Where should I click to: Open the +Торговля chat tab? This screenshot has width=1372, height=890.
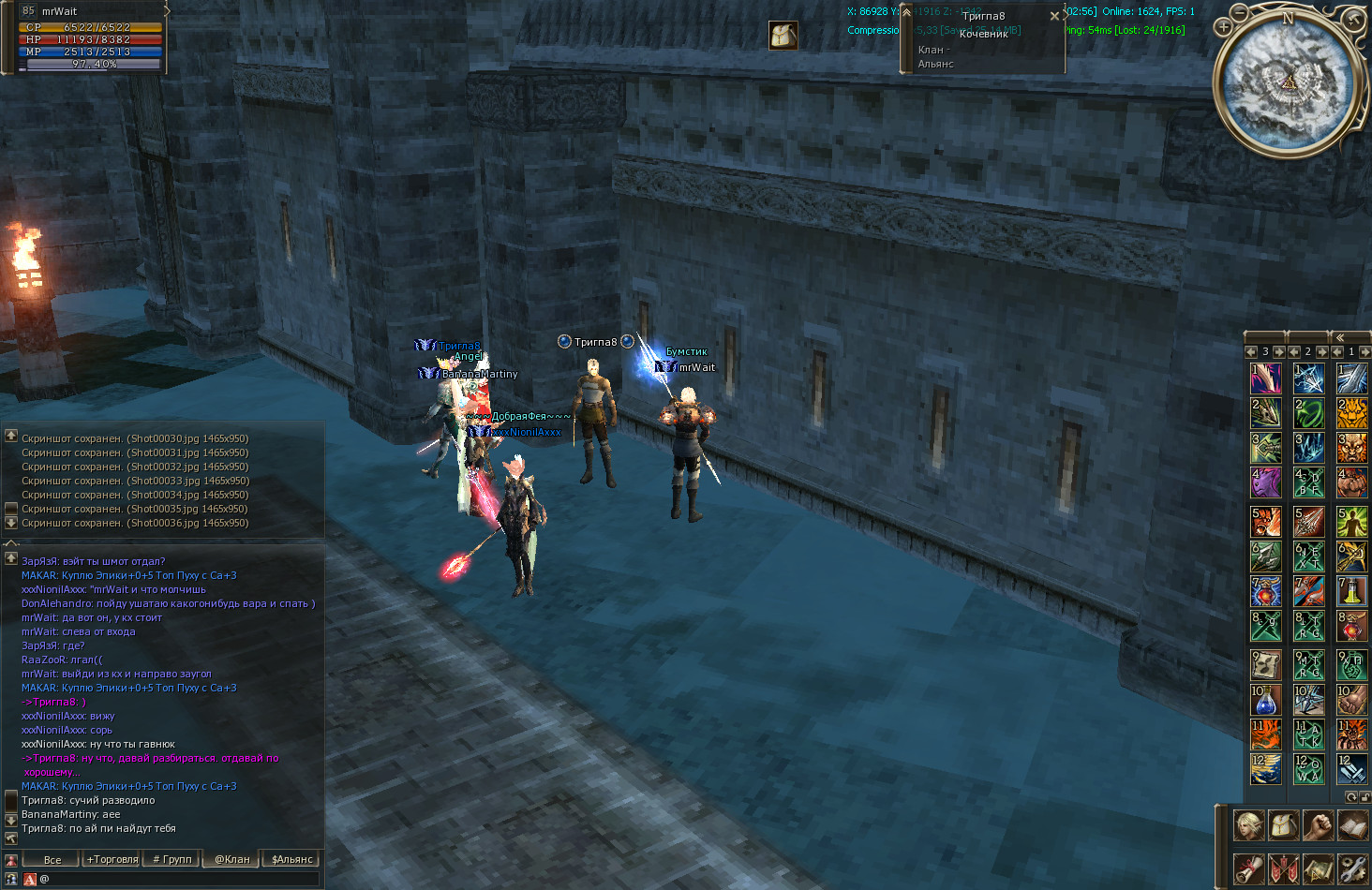112,859
